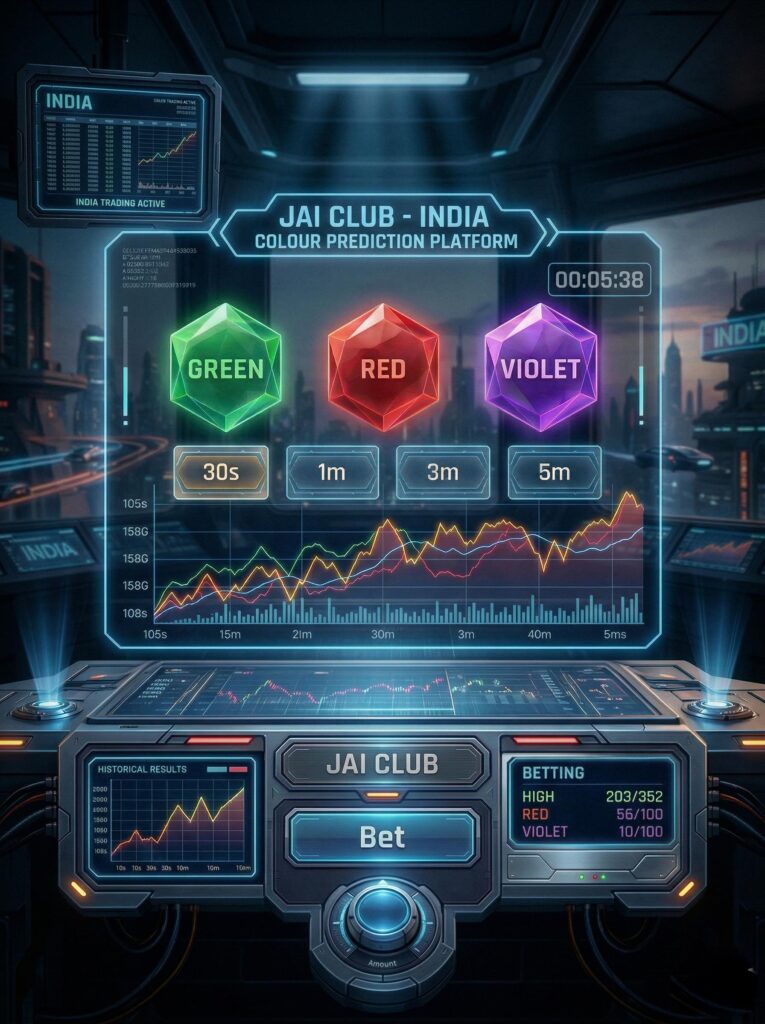The height and width of the screenshot is (1024, 765).
Task: Pick the VIOLET gem colour
Action: (540, 368)
